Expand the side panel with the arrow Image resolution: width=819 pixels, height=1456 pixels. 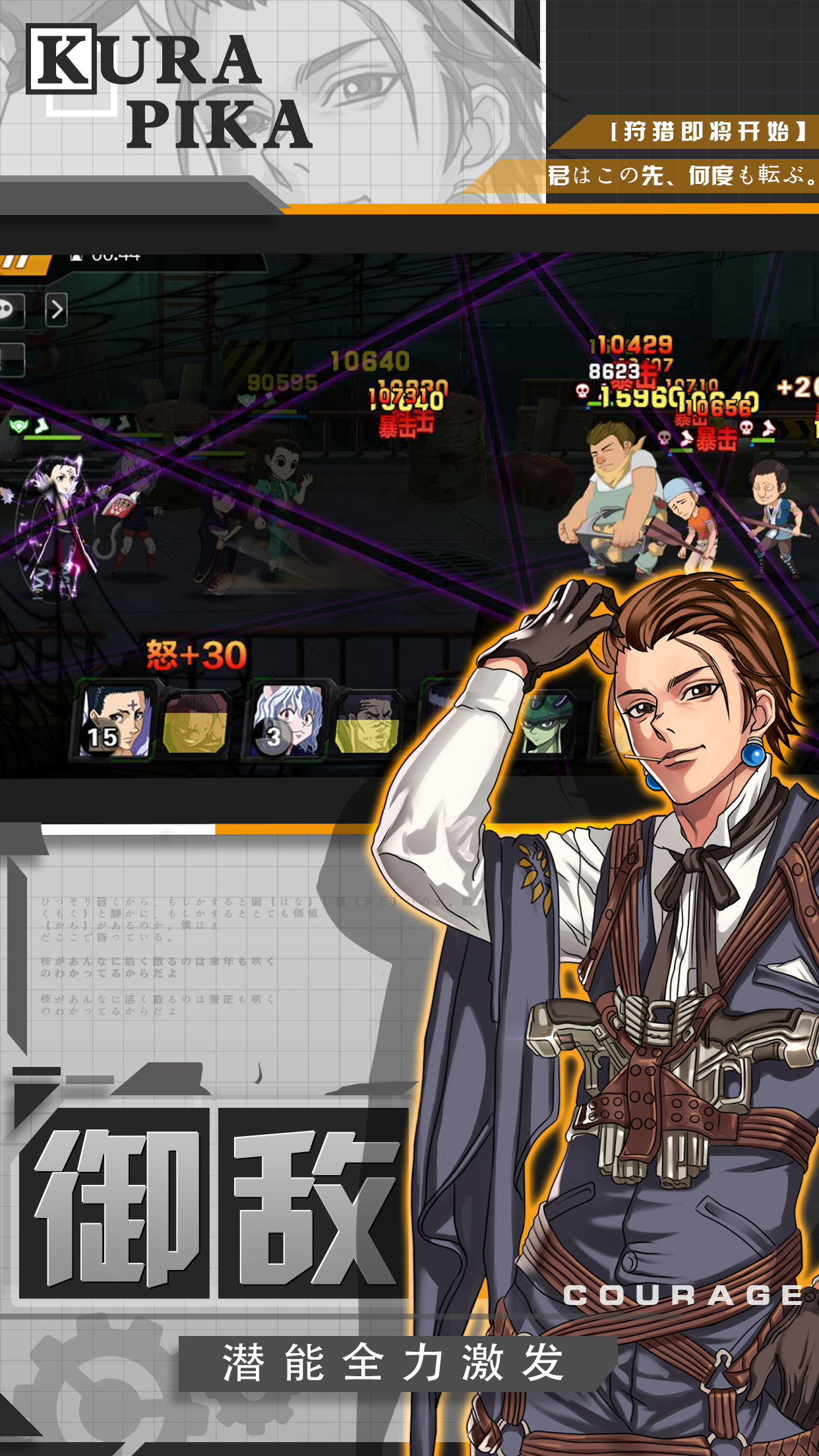point(57,309)
